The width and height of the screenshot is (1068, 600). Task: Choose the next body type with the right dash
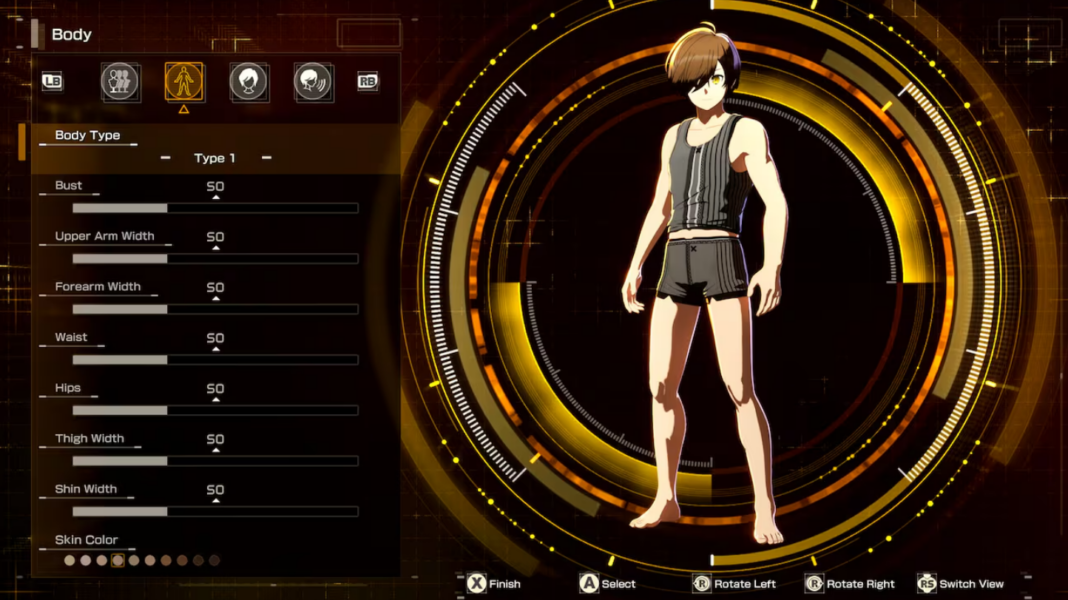[266, 158]
